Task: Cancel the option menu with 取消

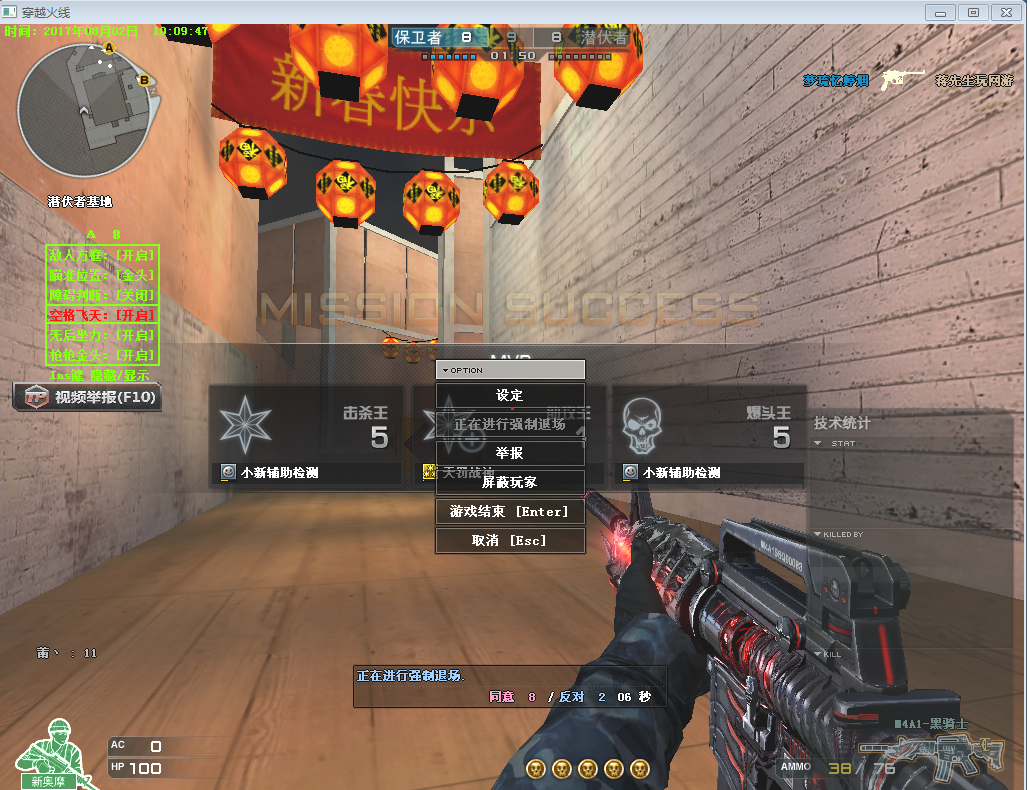Action: [510, 540]
